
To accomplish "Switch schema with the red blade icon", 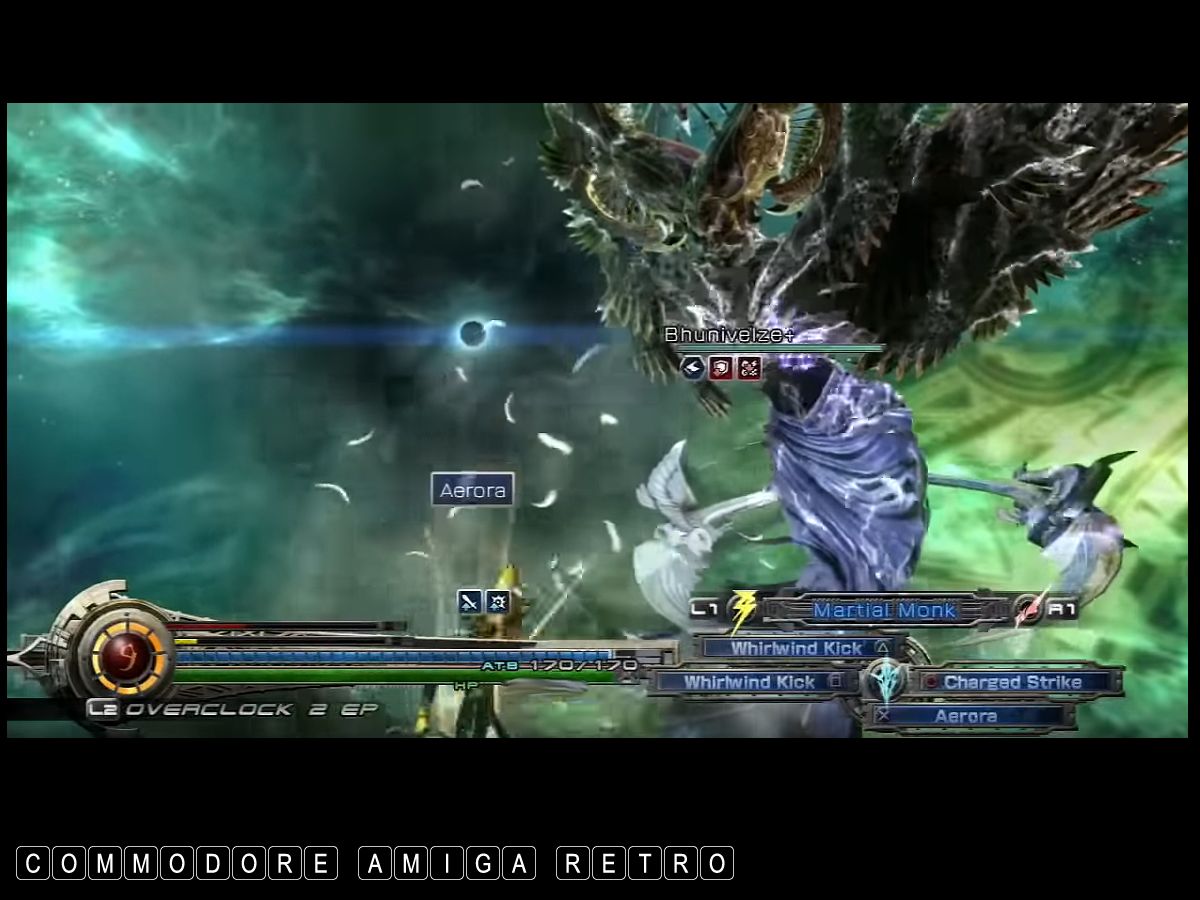I will (1027, 610).
